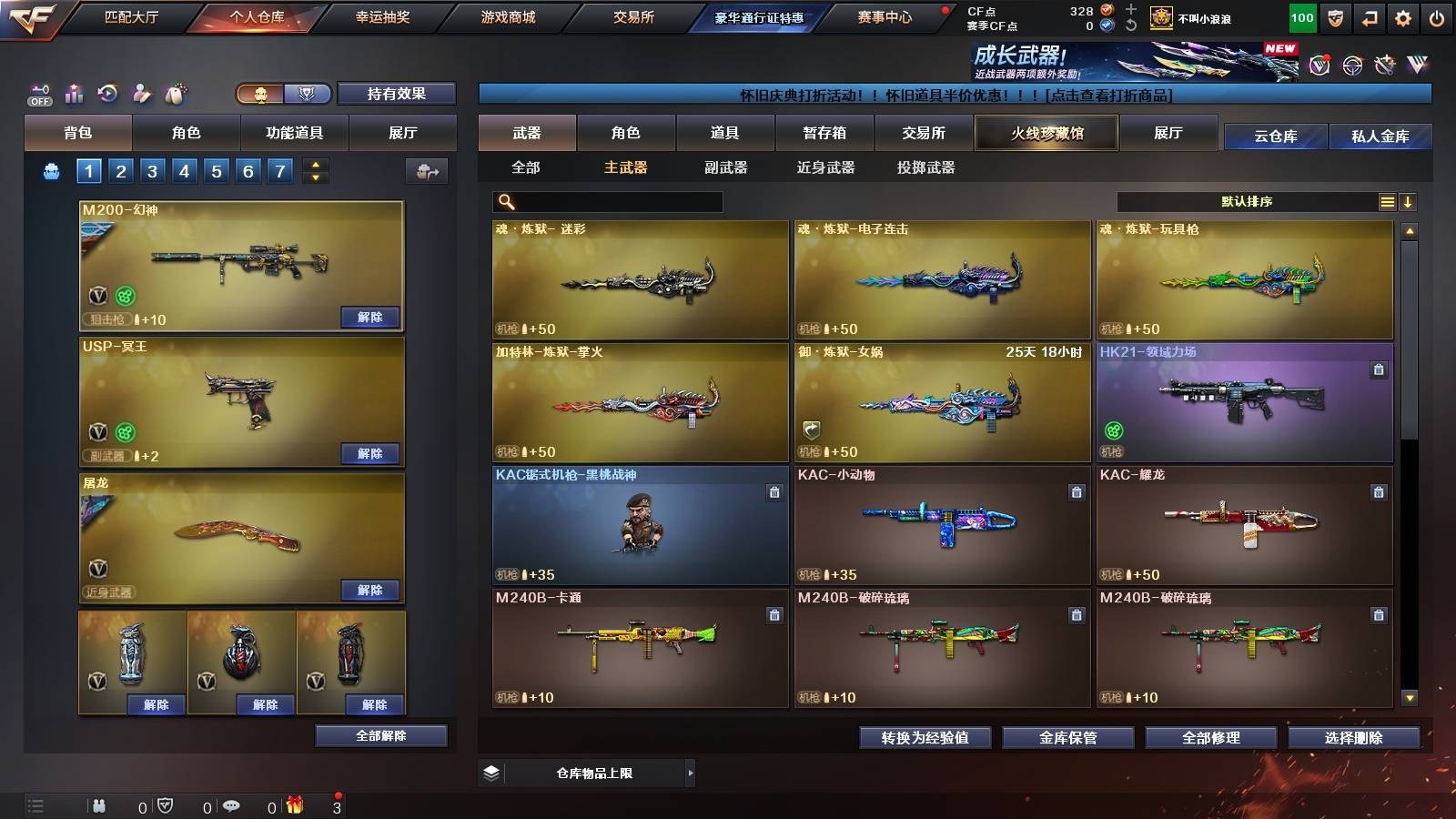Click the 转换为经验值 button at the bottom
This screenshot has width=1456, height=819.
(x=926, y=738)
